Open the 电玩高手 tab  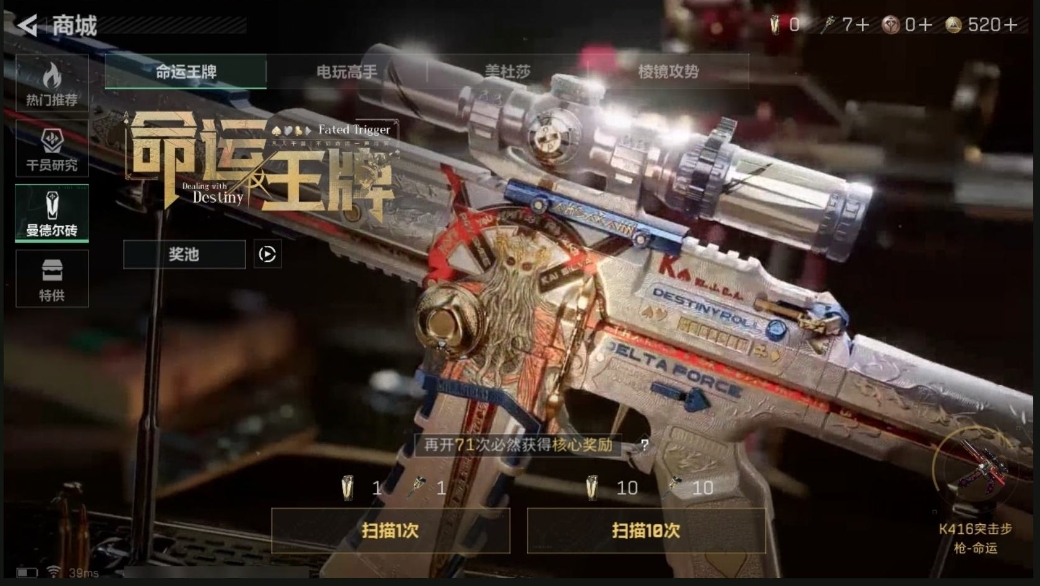click(347, 72)
